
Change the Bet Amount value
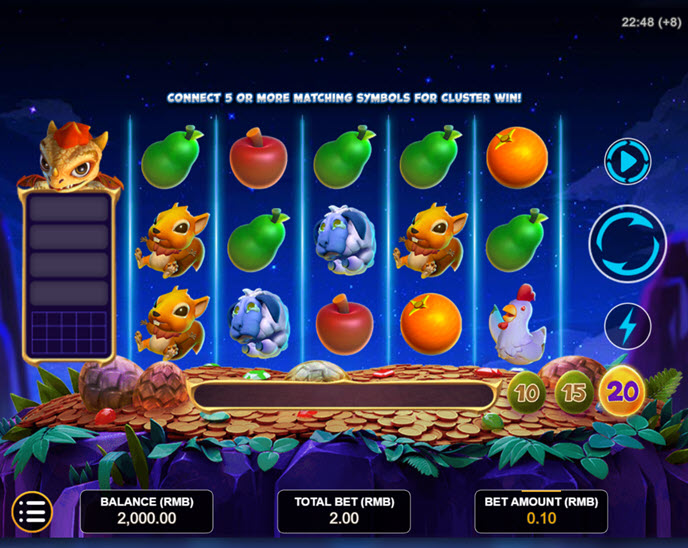coord(541,511)
